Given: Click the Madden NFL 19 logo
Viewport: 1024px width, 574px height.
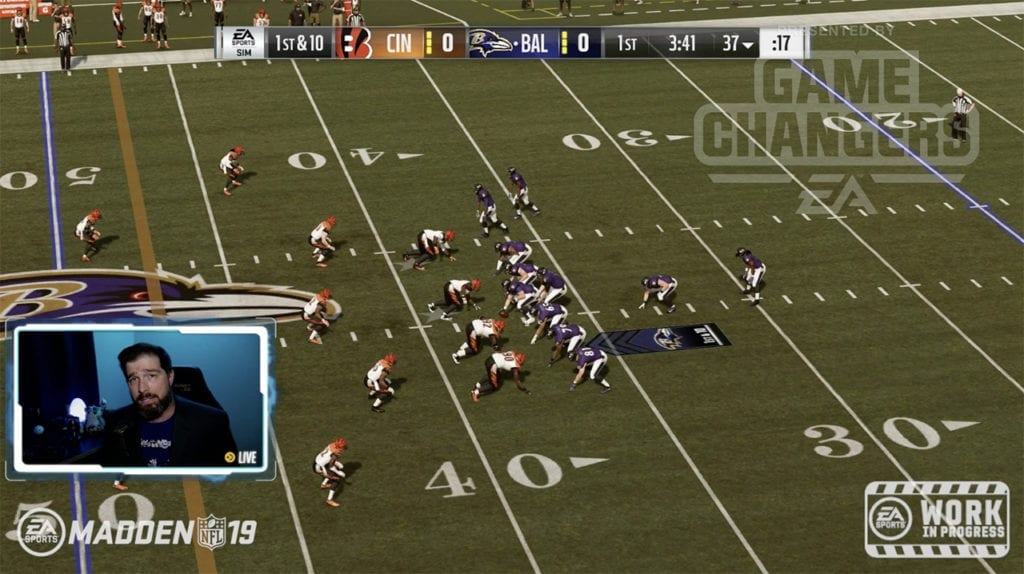Looking at the screenshot, I should click(137, 532).
